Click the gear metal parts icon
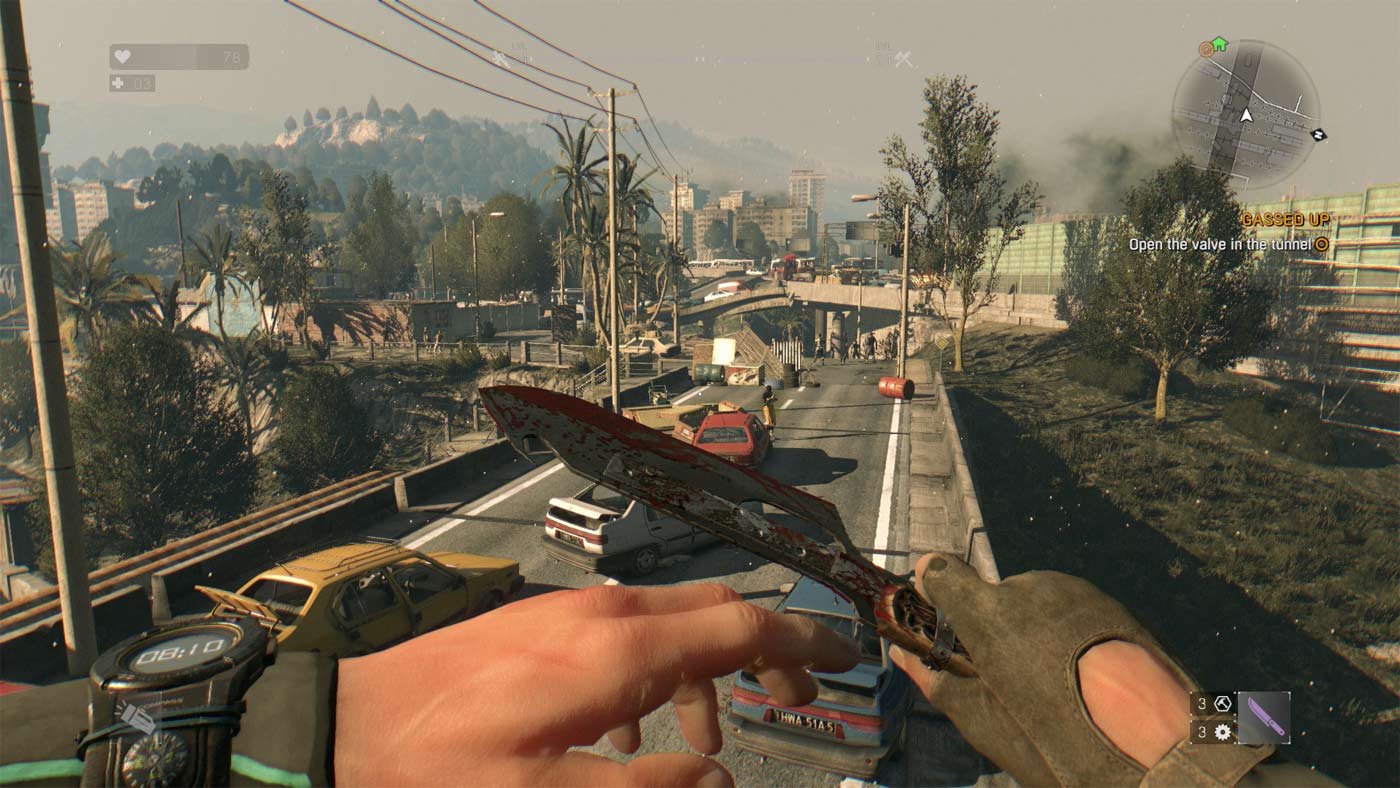The height and width of the screenshot is (788, 1400). coord(1223,732)
